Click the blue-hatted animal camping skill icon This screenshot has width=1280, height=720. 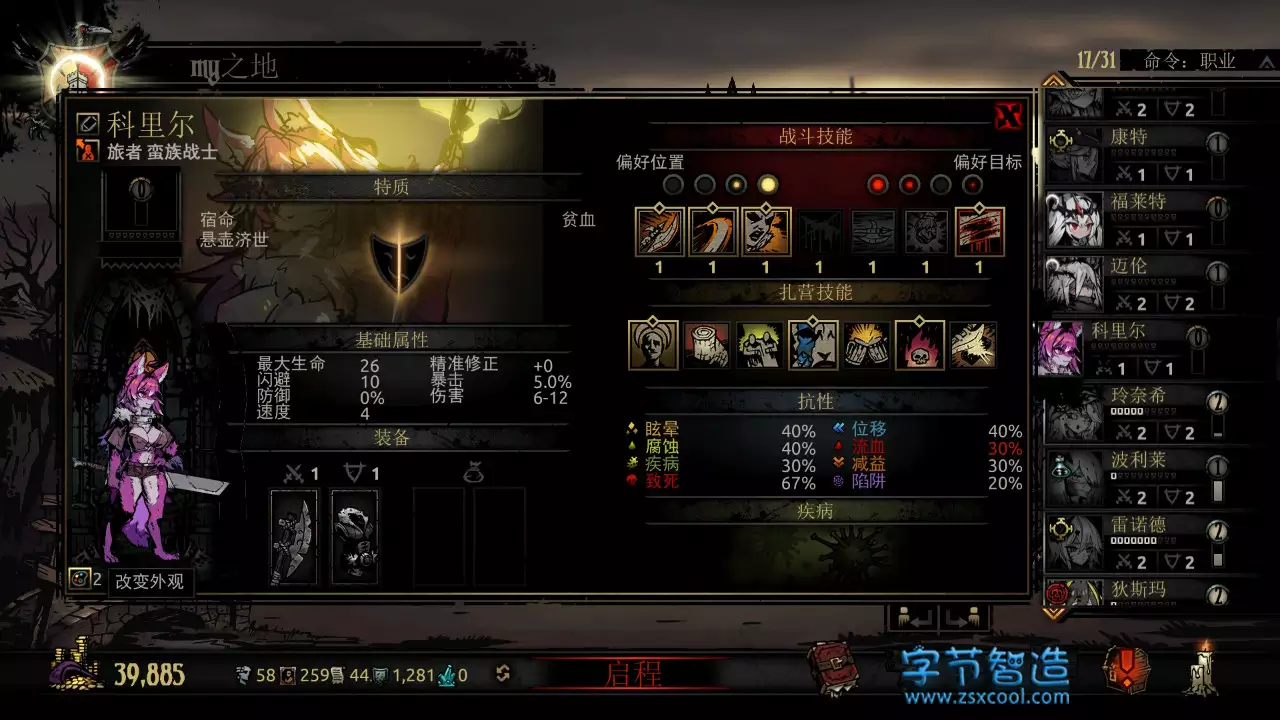pyautogui.click(x=814, y=343)
